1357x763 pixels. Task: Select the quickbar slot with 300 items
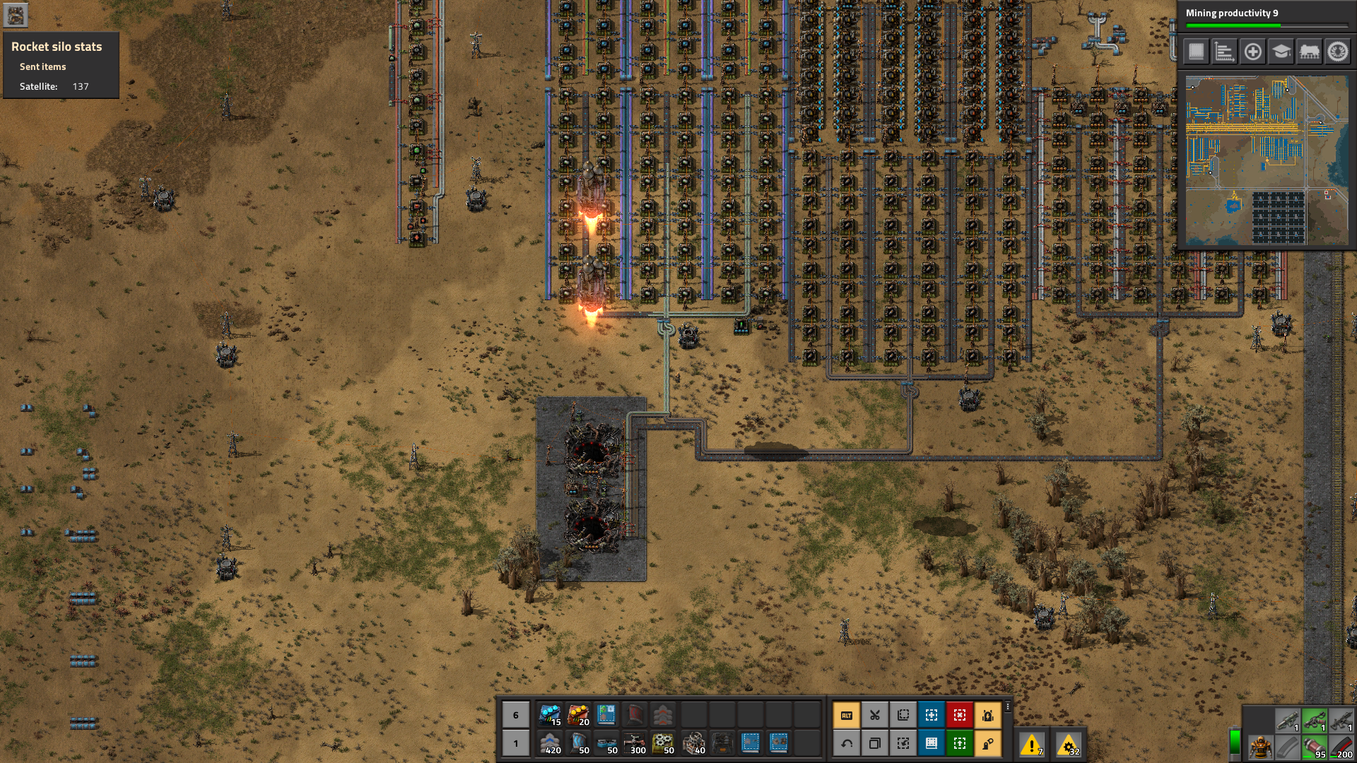pyautogui.click(x=635, y=743)
